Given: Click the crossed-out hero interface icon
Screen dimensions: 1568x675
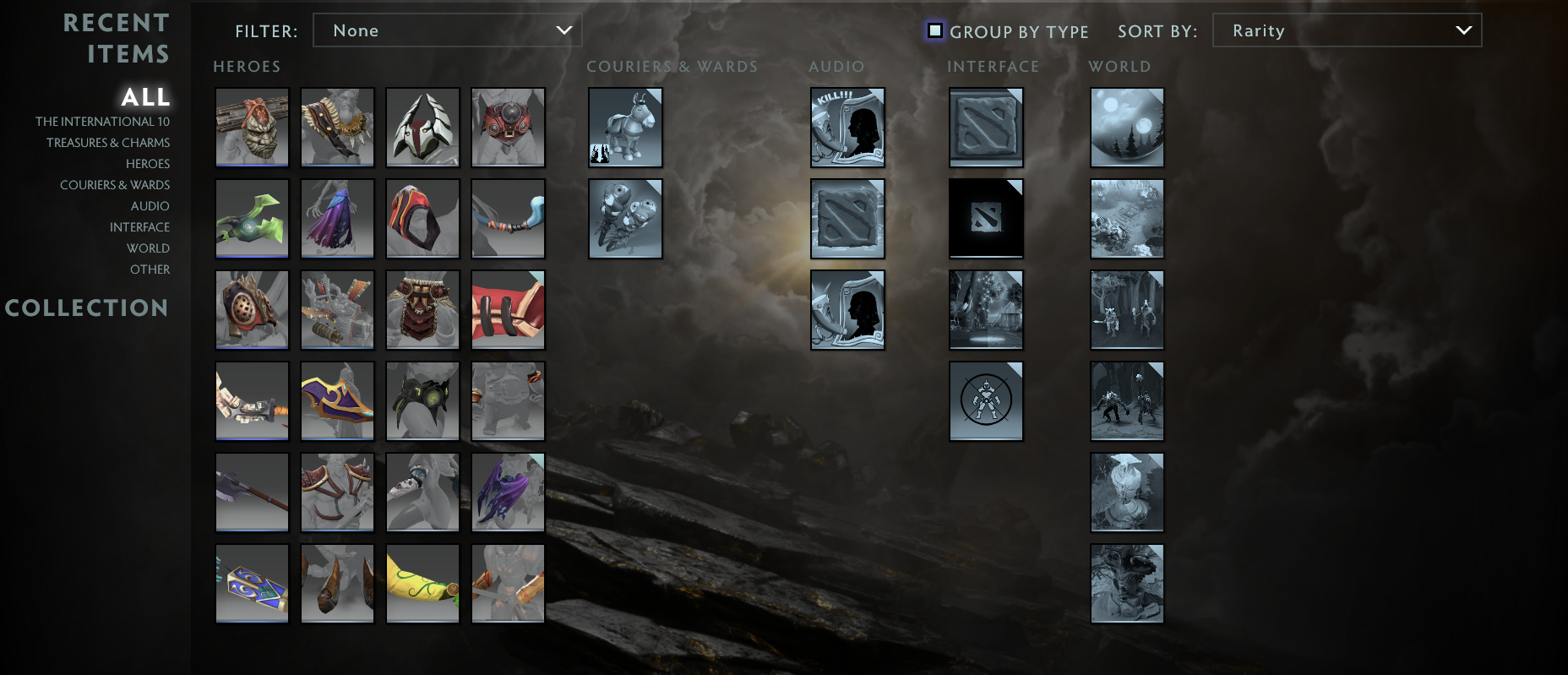Looking at the screenshot, I should [x=985, y=400].
